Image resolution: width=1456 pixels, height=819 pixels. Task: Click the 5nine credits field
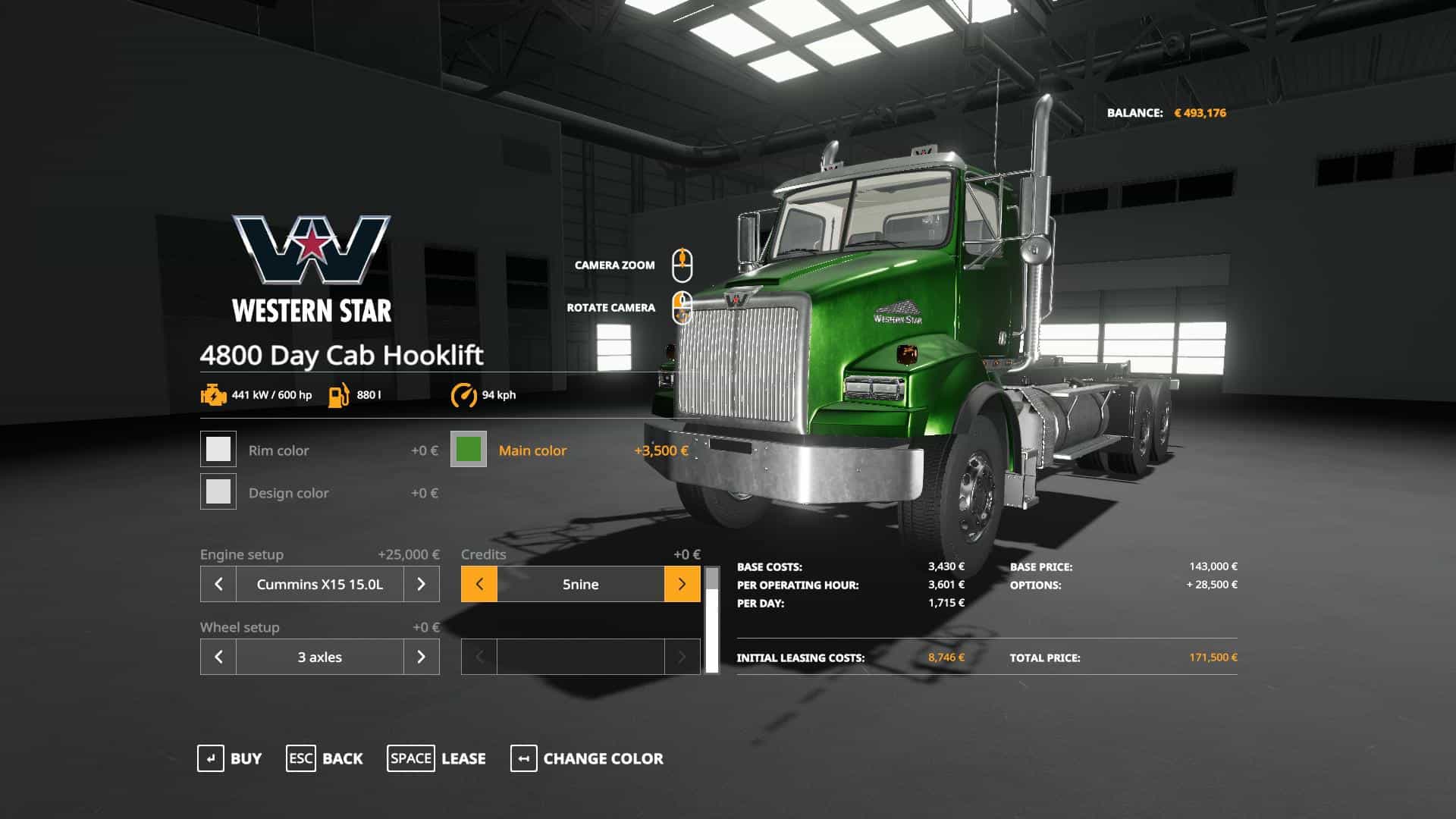tap(581, 584)
